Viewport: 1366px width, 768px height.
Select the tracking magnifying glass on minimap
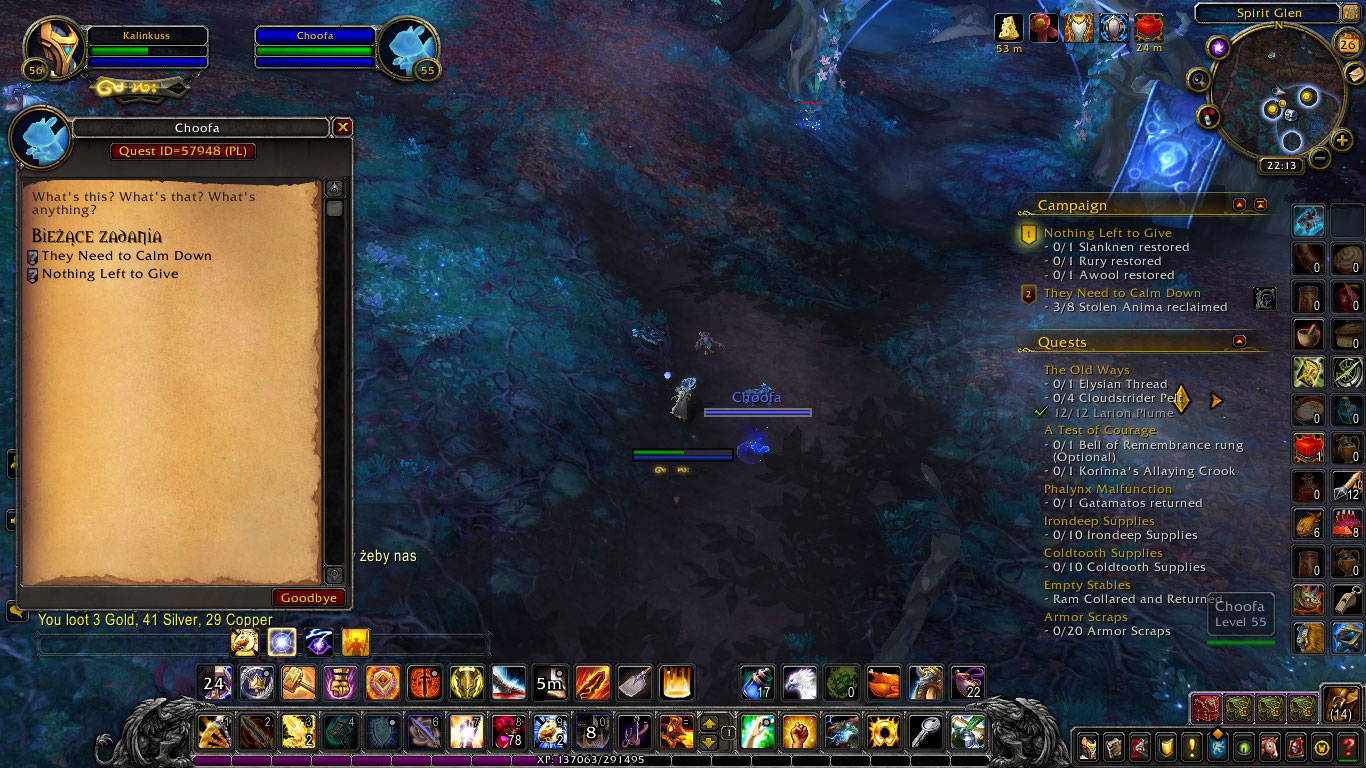(x=1200, y=78)
